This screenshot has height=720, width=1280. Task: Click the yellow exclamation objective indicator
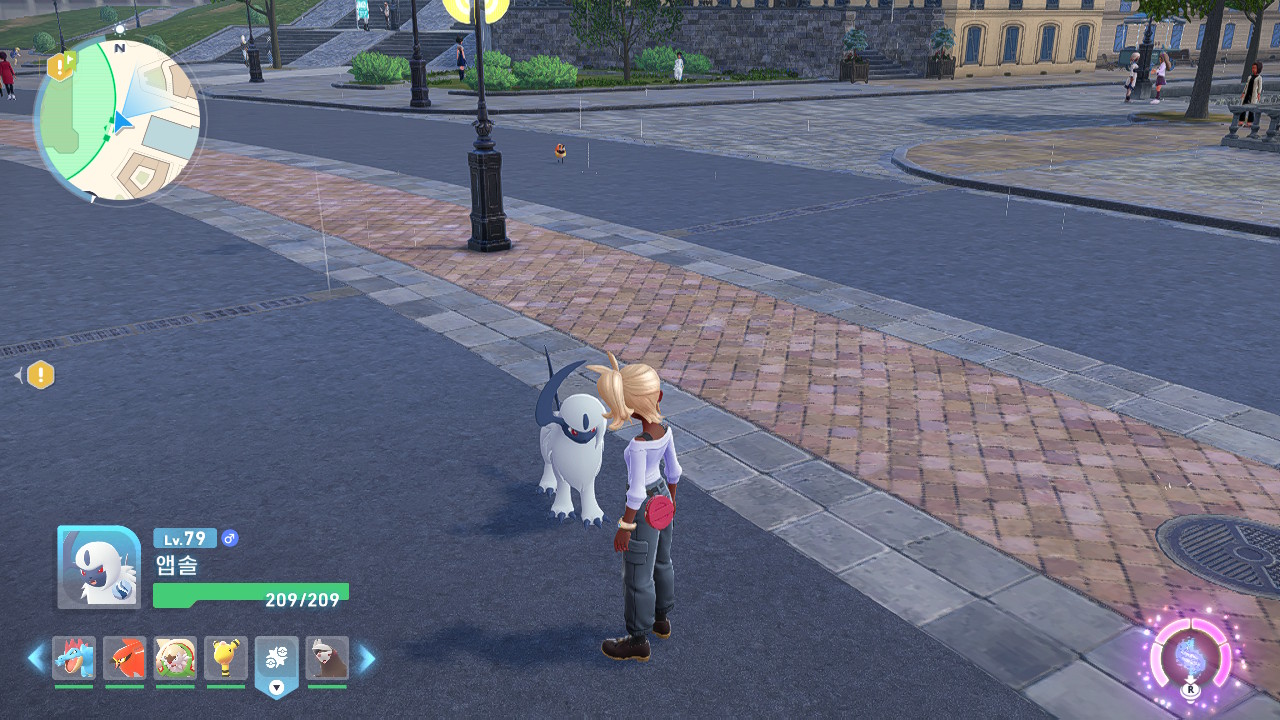click(40, 375)
